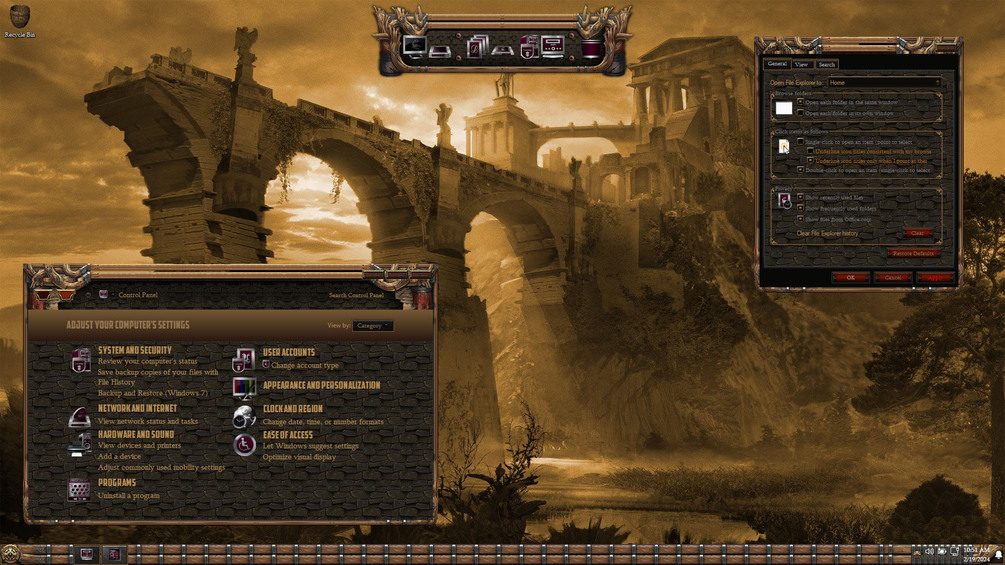Switch to the View tab
This screenshot has height=565, width=1005.
point(801,64)
